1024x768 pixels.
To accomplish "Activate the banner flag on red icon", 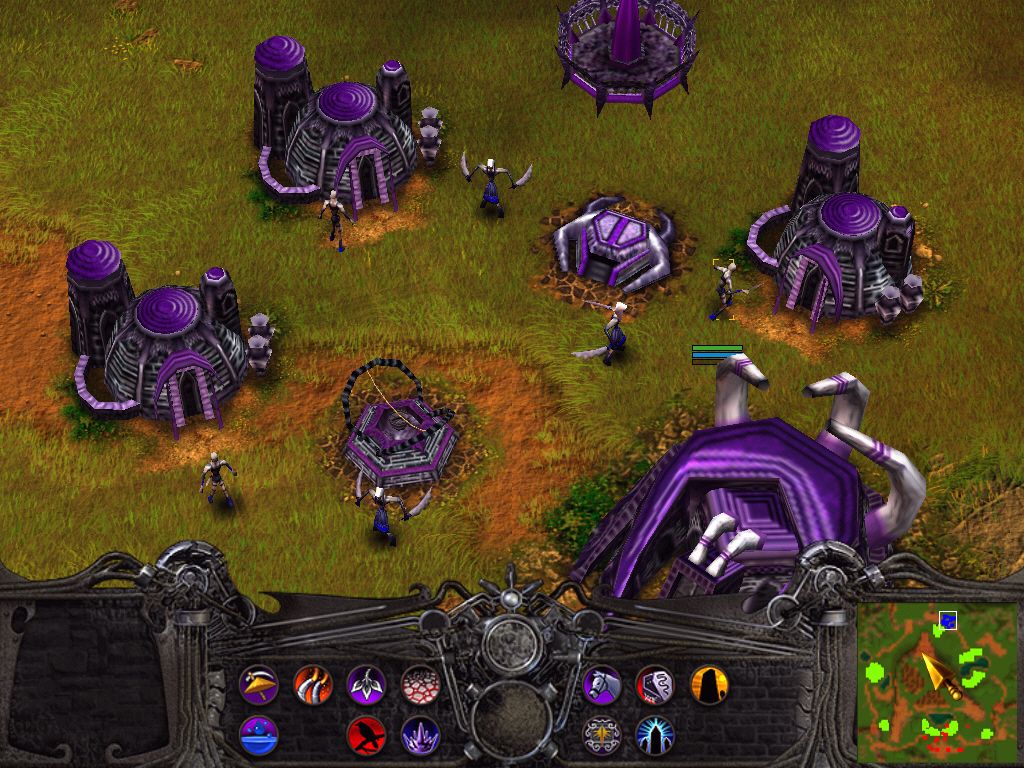I will 655,685.
